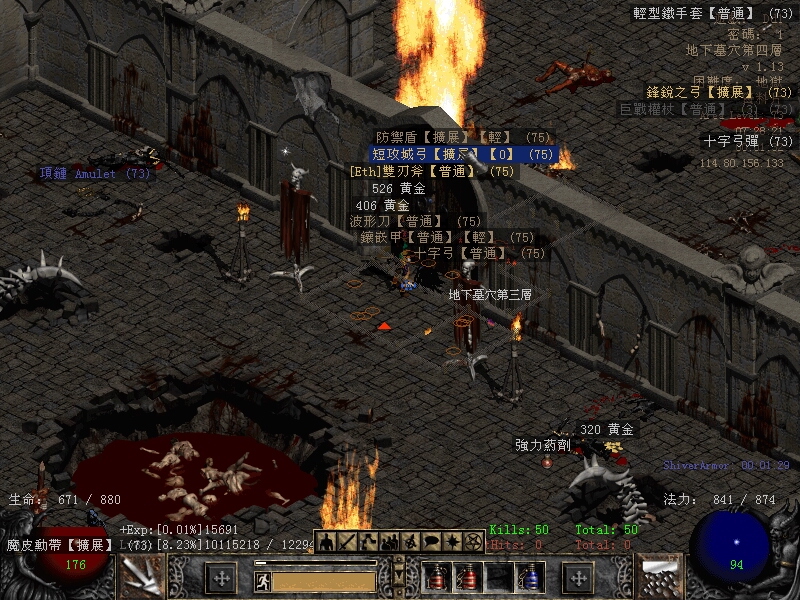Screen dimensions: 800x600
Task: Open game menu pentagram icon
Action: coord(473,541)
